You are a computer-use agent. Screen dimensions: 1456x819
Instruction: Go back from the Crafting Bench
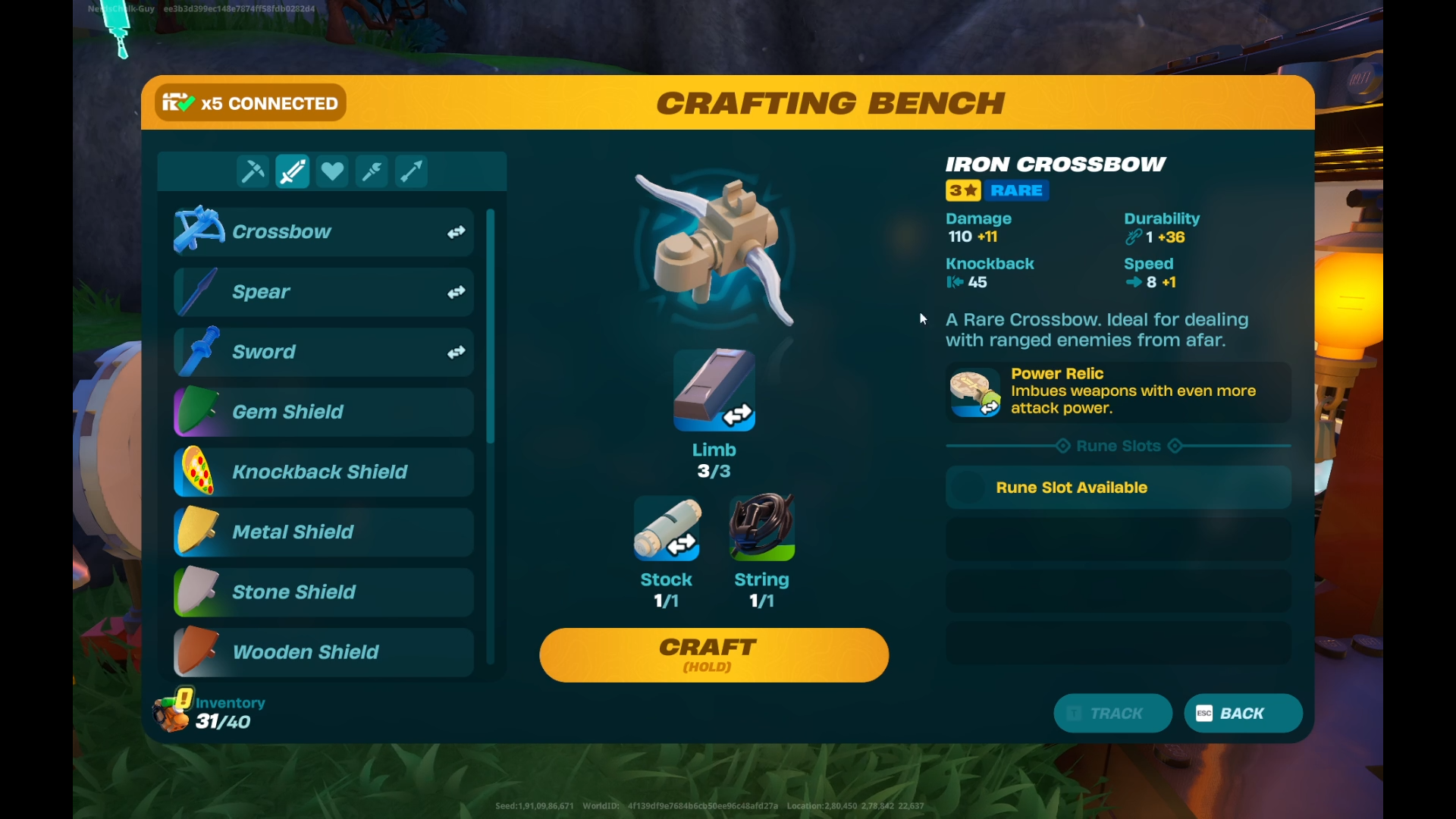click(x=1243, y=714)
